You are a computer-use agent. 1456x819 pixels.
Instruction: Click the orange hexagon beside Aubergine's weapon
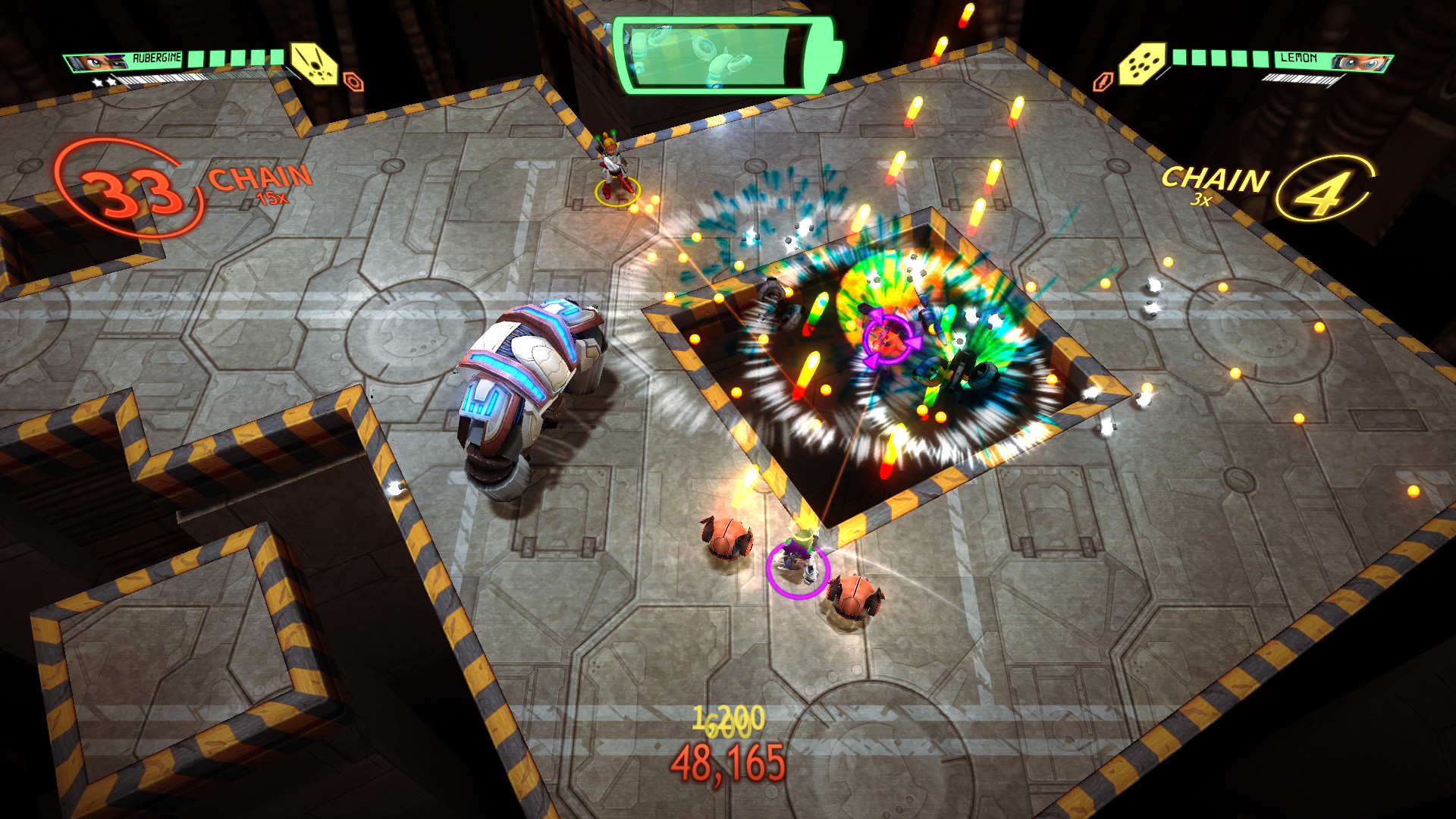353,81
